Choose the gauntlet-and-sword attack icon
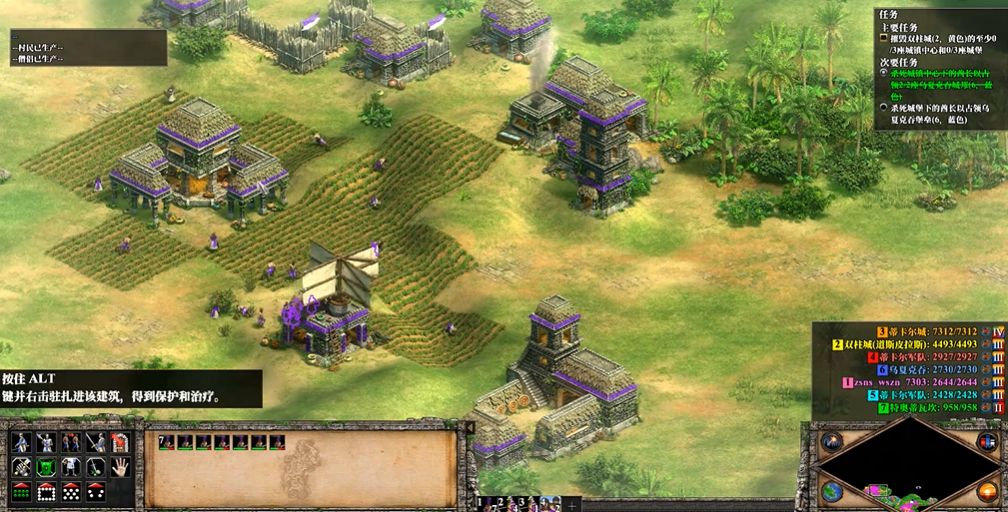Screen dimensions: 1008x512 click(21, 467)
